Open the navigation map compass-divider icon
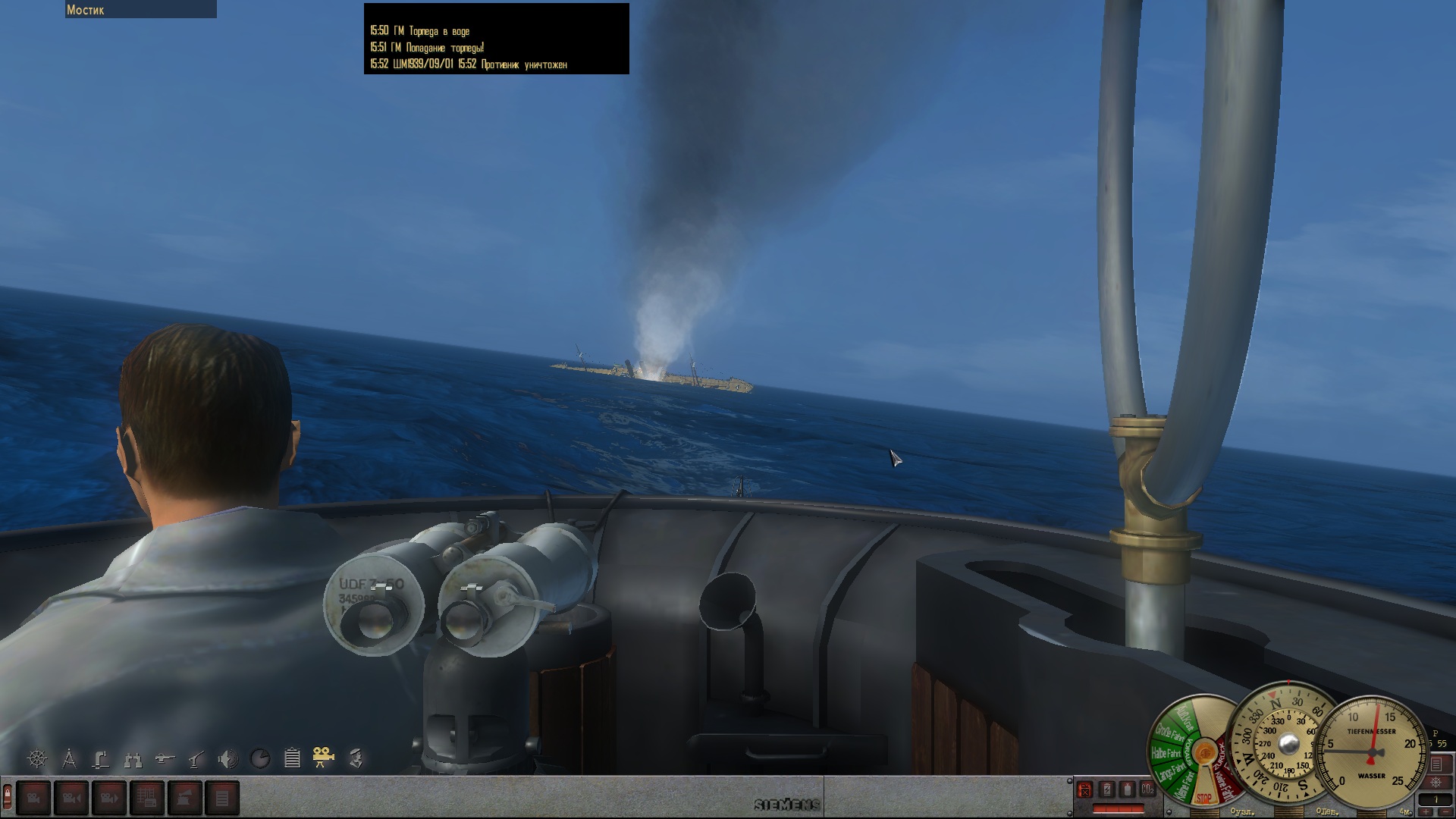 [x=69, y=758]
